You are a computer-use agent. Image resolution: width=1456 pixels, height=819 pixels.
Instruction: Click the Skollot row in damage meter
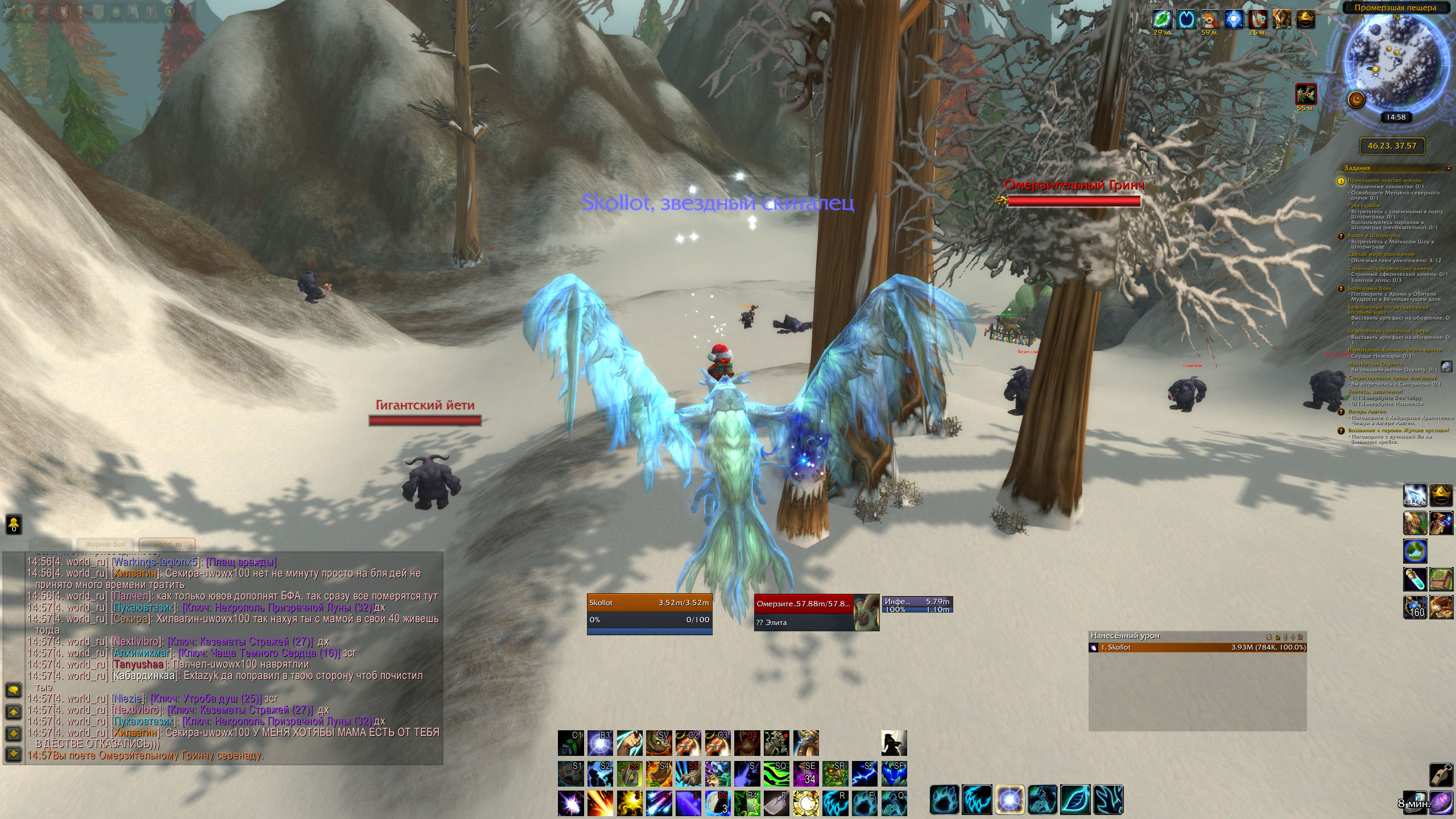click(x=1197, y=647)
